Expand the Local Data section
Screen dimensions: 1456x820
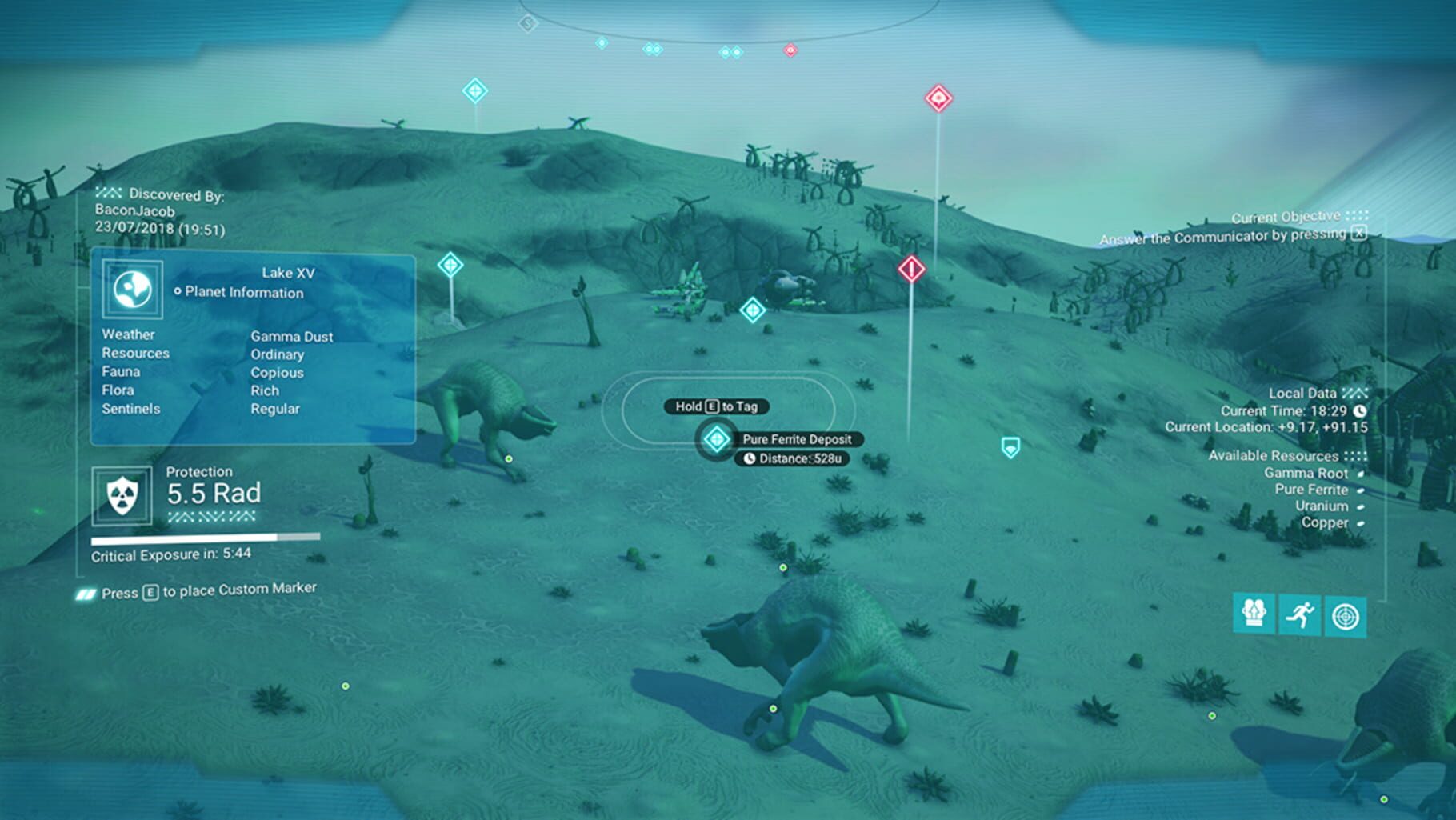pyautogui.click(x=1303, y=393)
